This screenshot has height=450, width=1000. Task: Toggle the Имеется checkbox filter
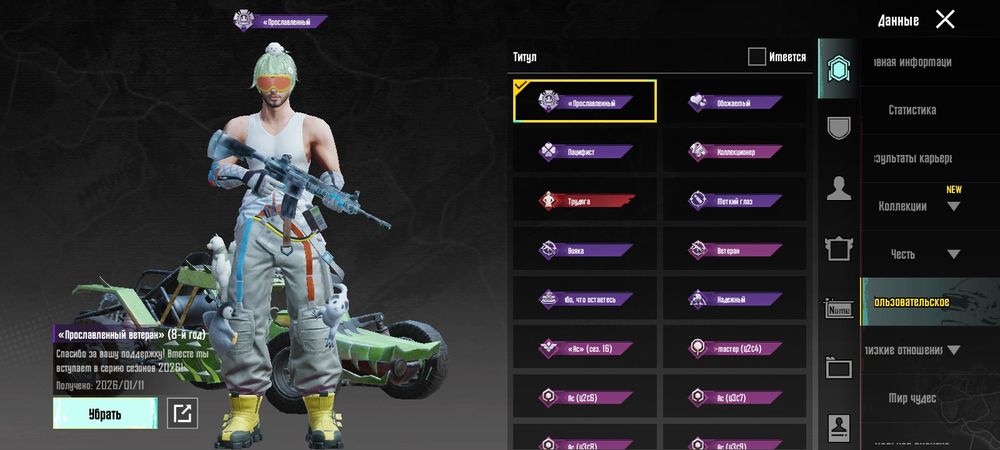757,57
